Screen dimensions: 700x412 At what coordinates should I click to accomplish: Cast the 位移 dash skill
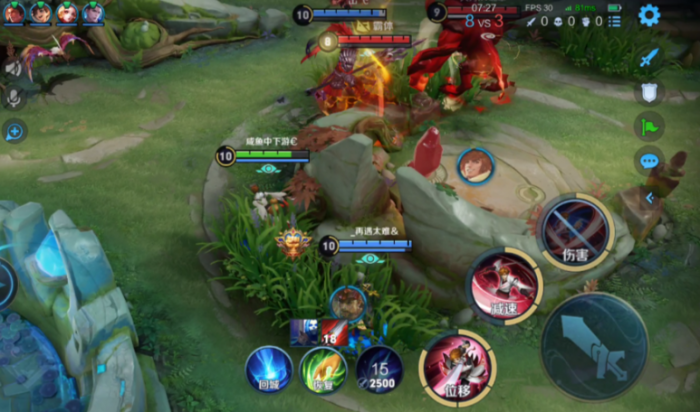457,366
